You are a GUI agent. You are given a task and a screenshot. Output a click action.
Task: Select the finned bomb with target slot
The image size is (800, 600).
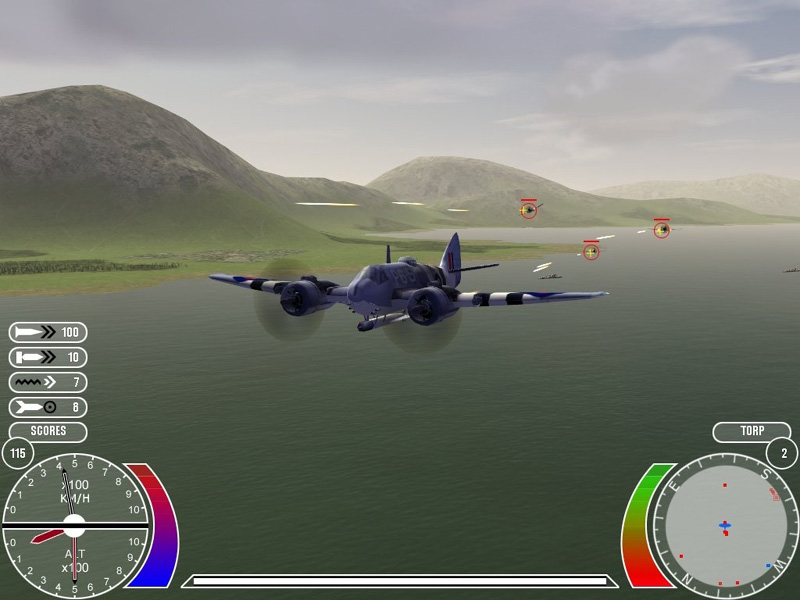pos(48,407)
